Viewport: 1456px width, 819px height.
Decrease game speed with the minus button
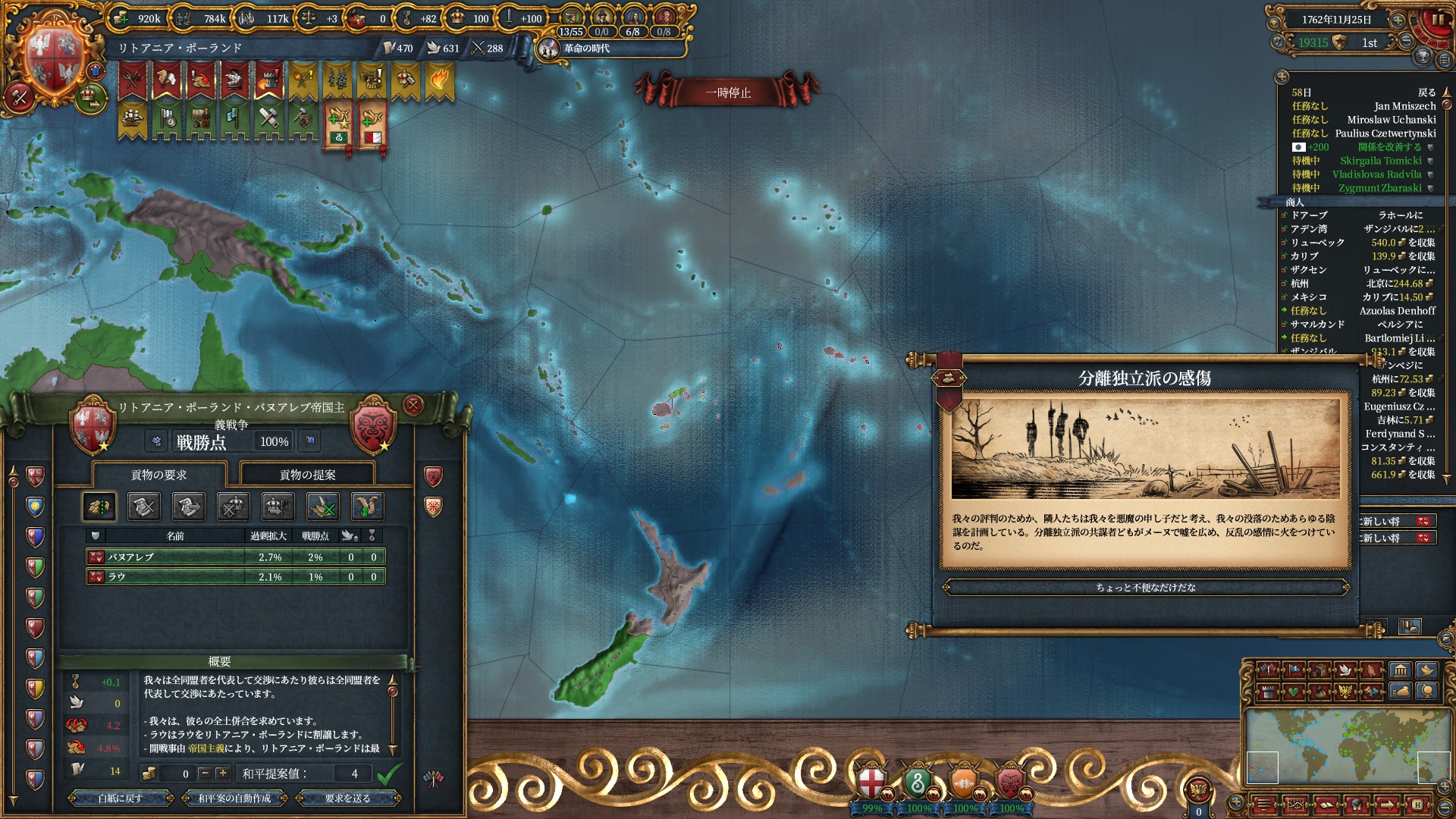click(x=1406, y=41)
